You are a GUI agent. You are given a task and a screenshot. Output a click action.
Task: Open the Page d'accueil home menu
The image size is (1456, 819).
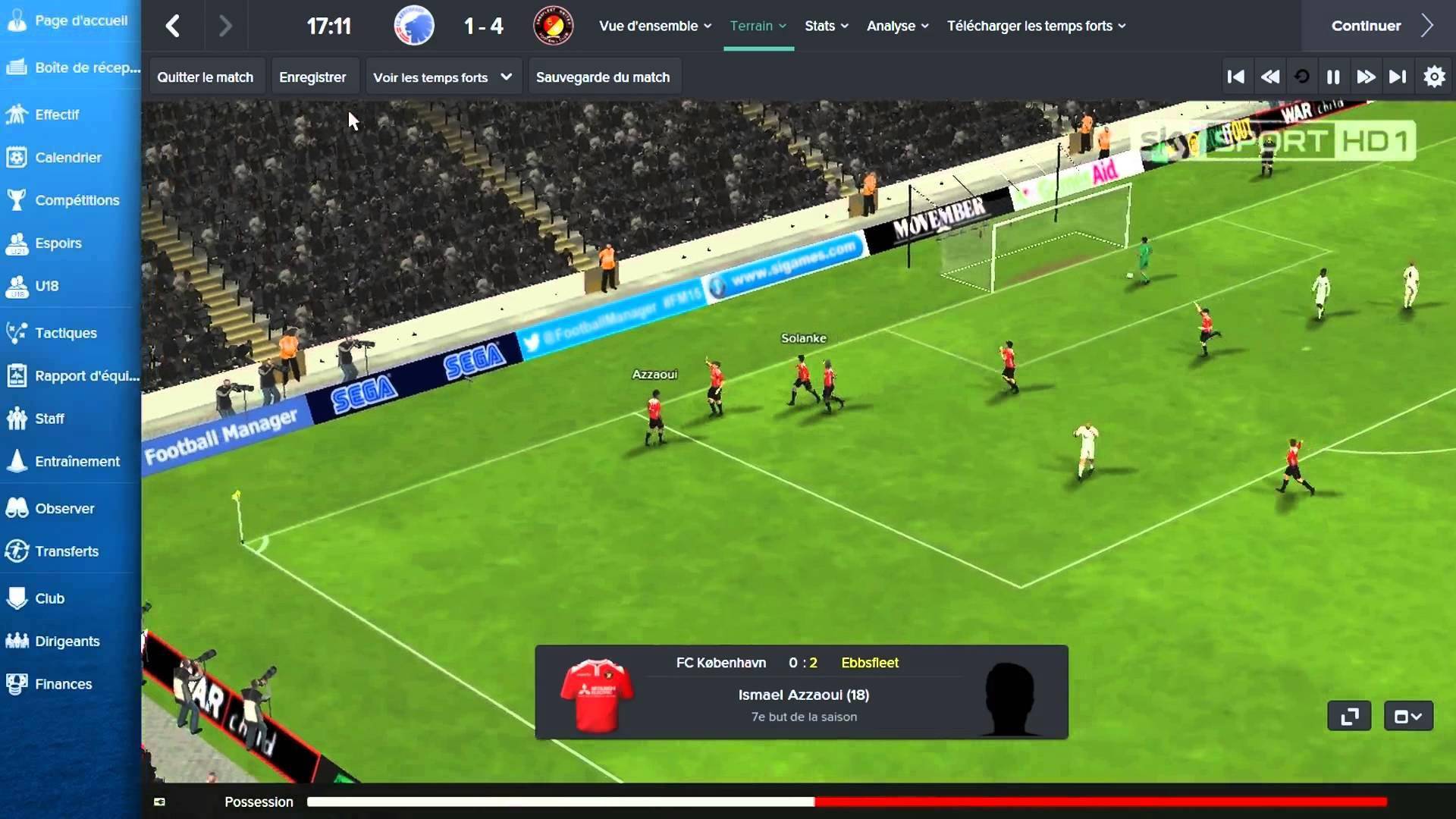68,21
